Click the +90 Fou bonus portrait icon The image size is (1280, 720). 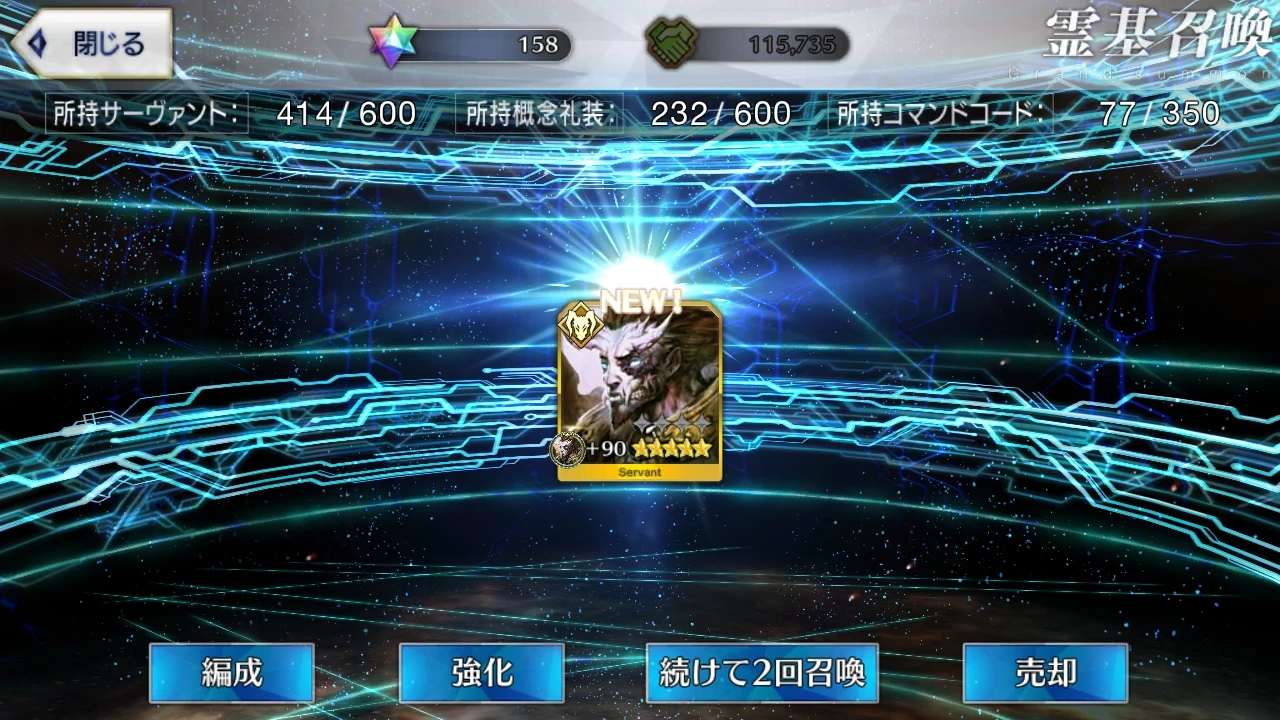click(567, 449)
